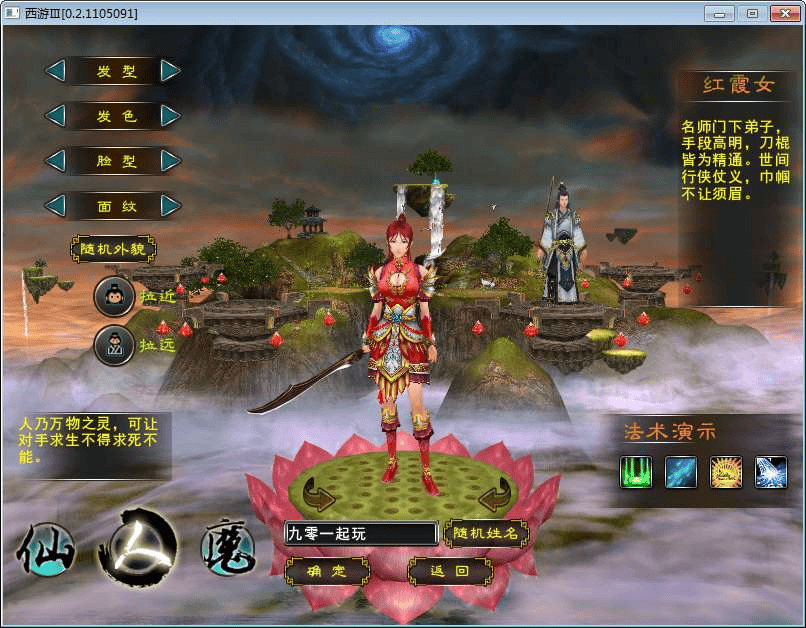Select the Immortal (仙) race emblem
806x628 pixels.
pos(46,551)
